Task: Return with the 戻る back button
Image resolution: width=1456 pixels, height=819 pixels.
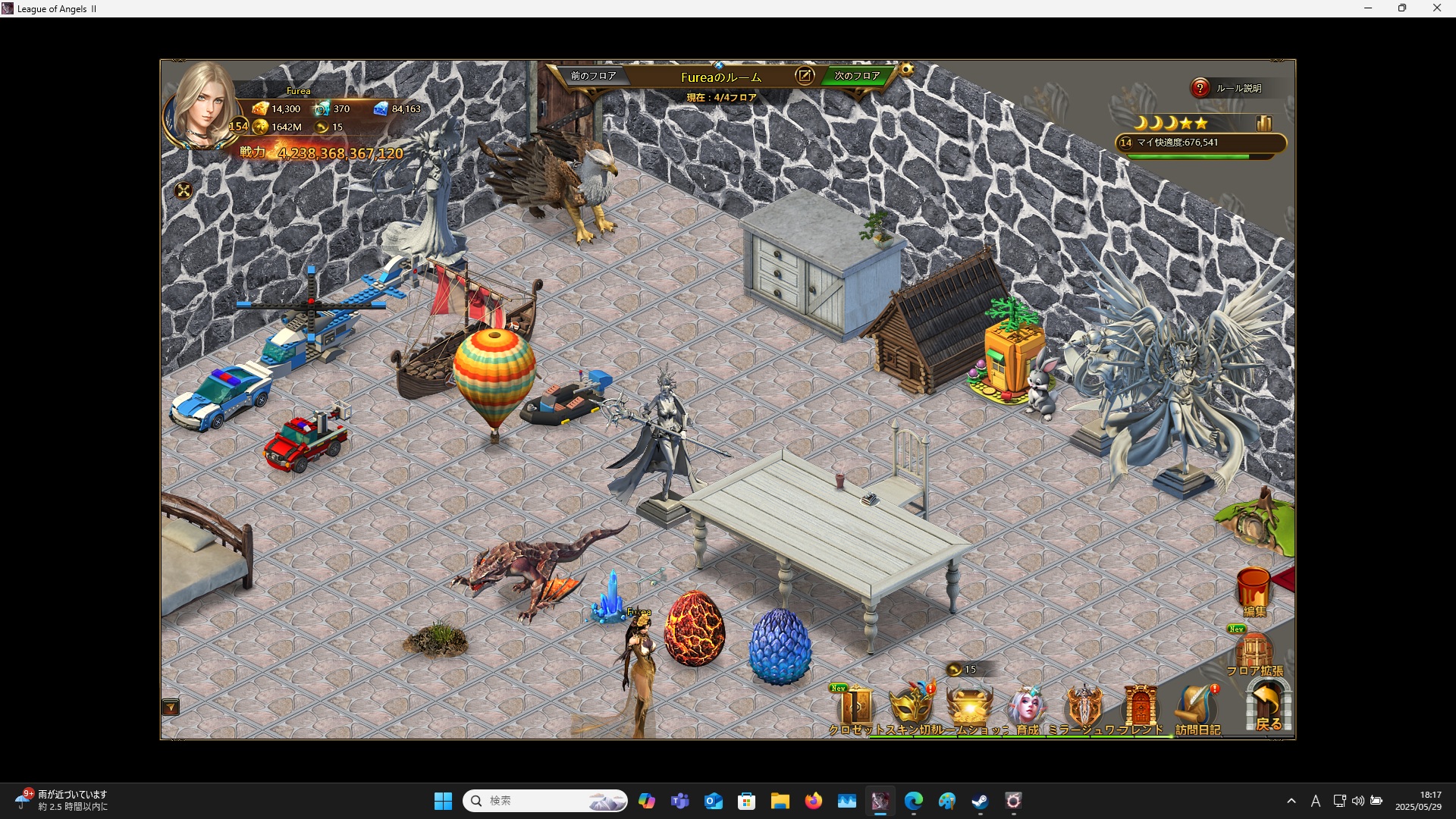Action: coord(1268,705)
